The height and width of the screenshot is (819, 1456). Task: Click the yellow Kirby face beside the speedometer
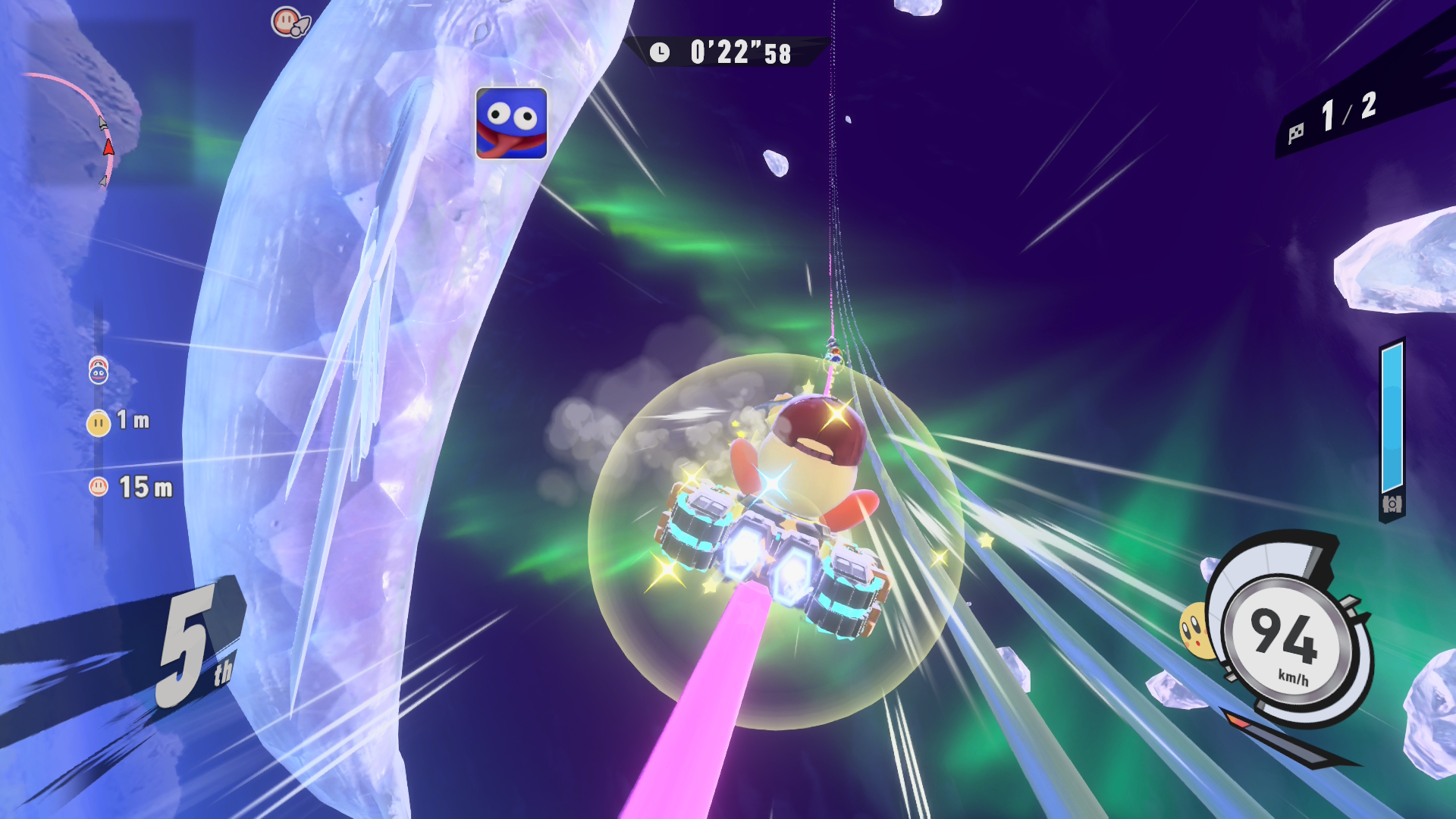coord(1194,629)
